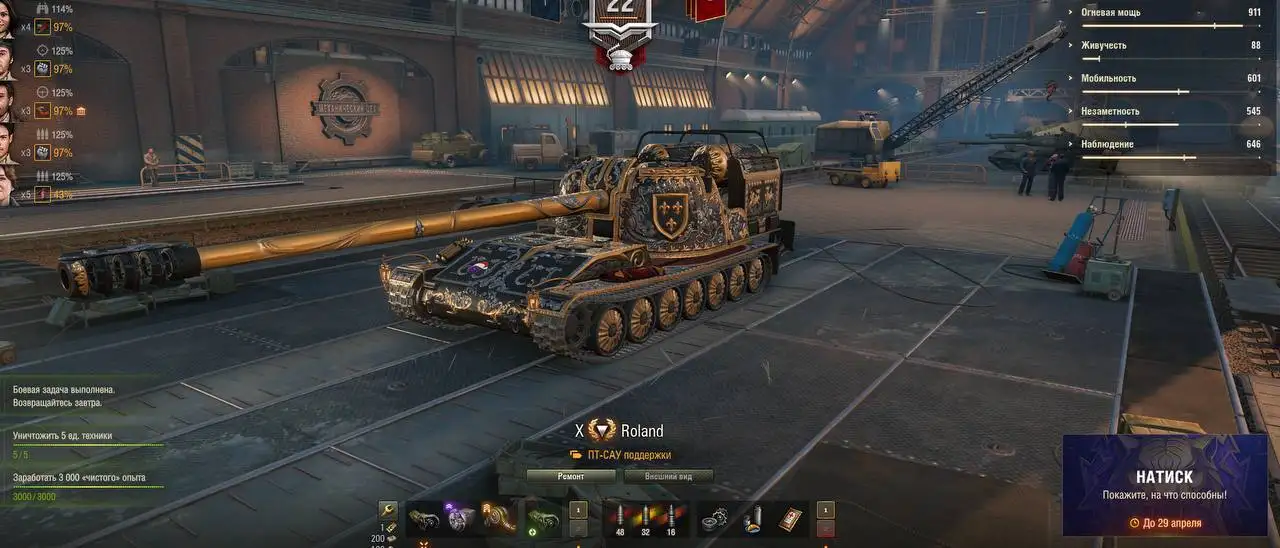The image size is (1280, 548).
Task: Select the shell slot with 48 rounds
Action: click(622, 518)
